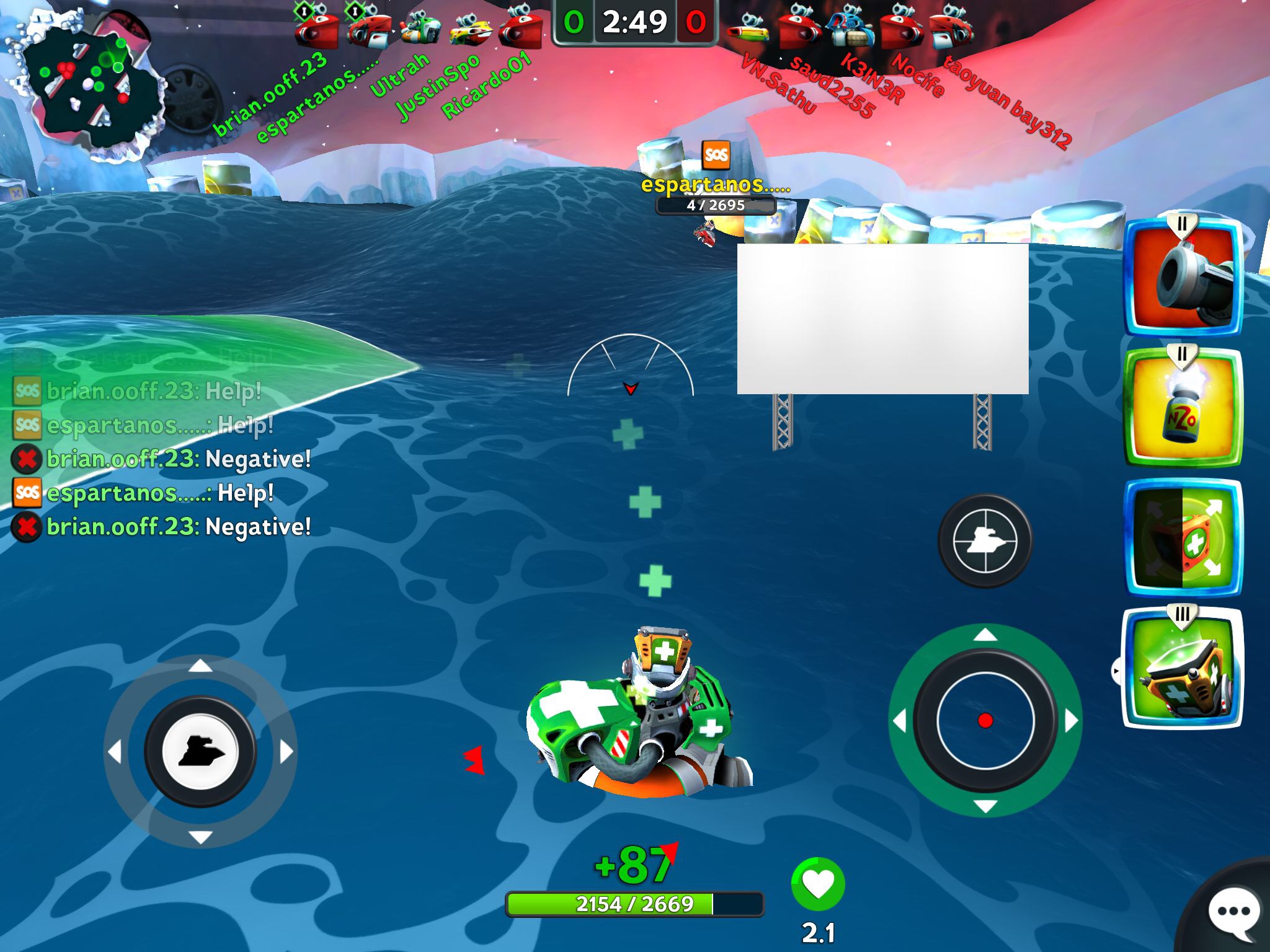Screen dimensions: 1270x952
Task: Tap the movement joystick ship knob
Action: tap(200, 752)
